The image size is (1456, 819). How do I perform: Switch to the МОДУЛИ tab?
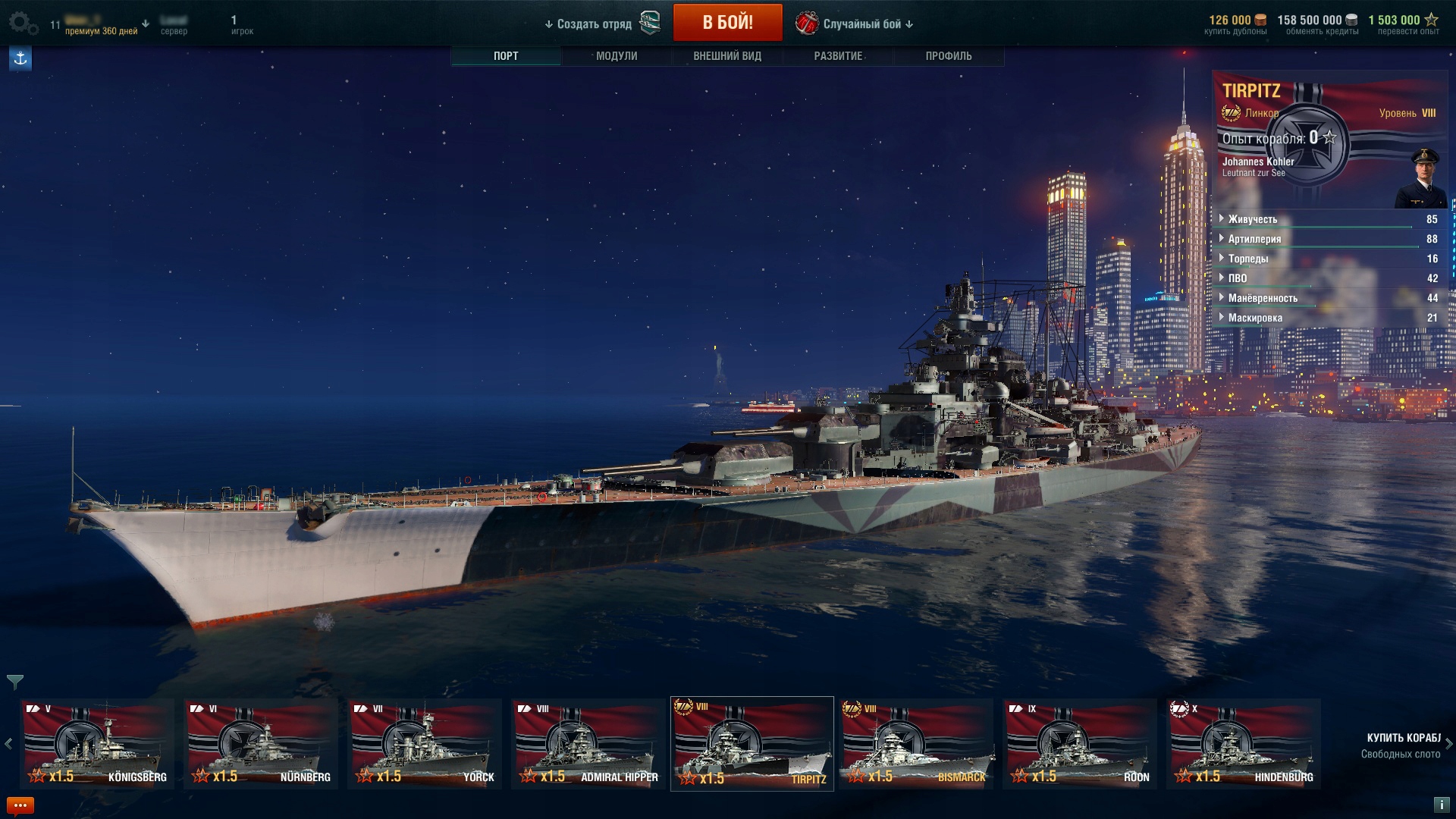pyautogui.click(x=616, y=56)
